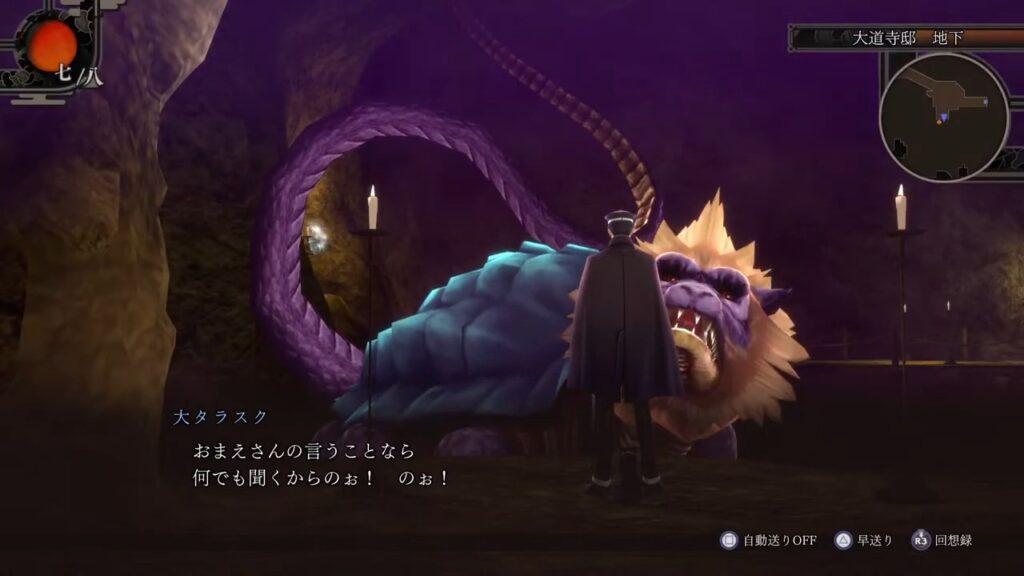
Task: Open the circular minimap
Action: (944, 116)
